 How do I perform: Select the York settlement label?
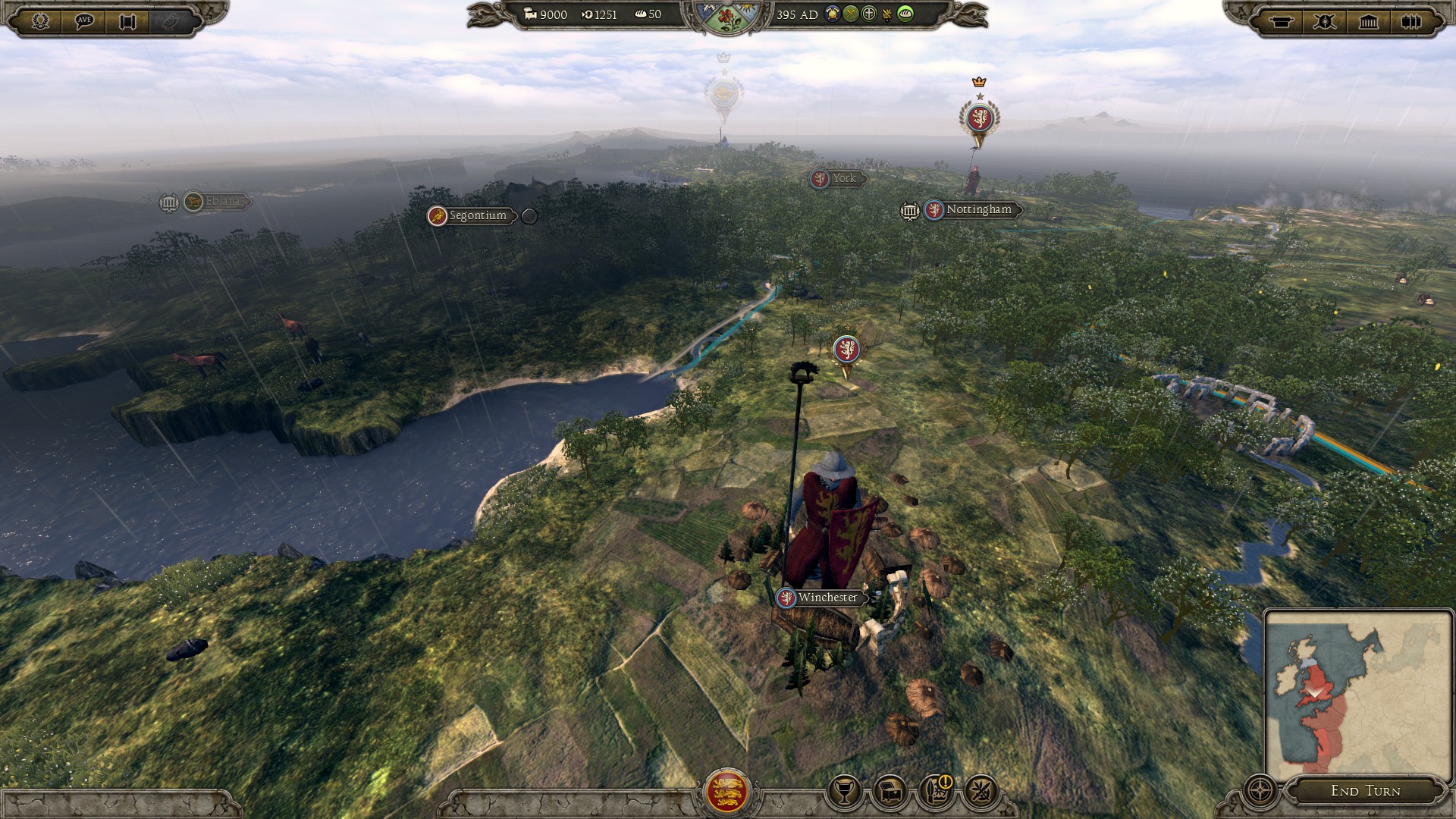[x=843, y=178]
